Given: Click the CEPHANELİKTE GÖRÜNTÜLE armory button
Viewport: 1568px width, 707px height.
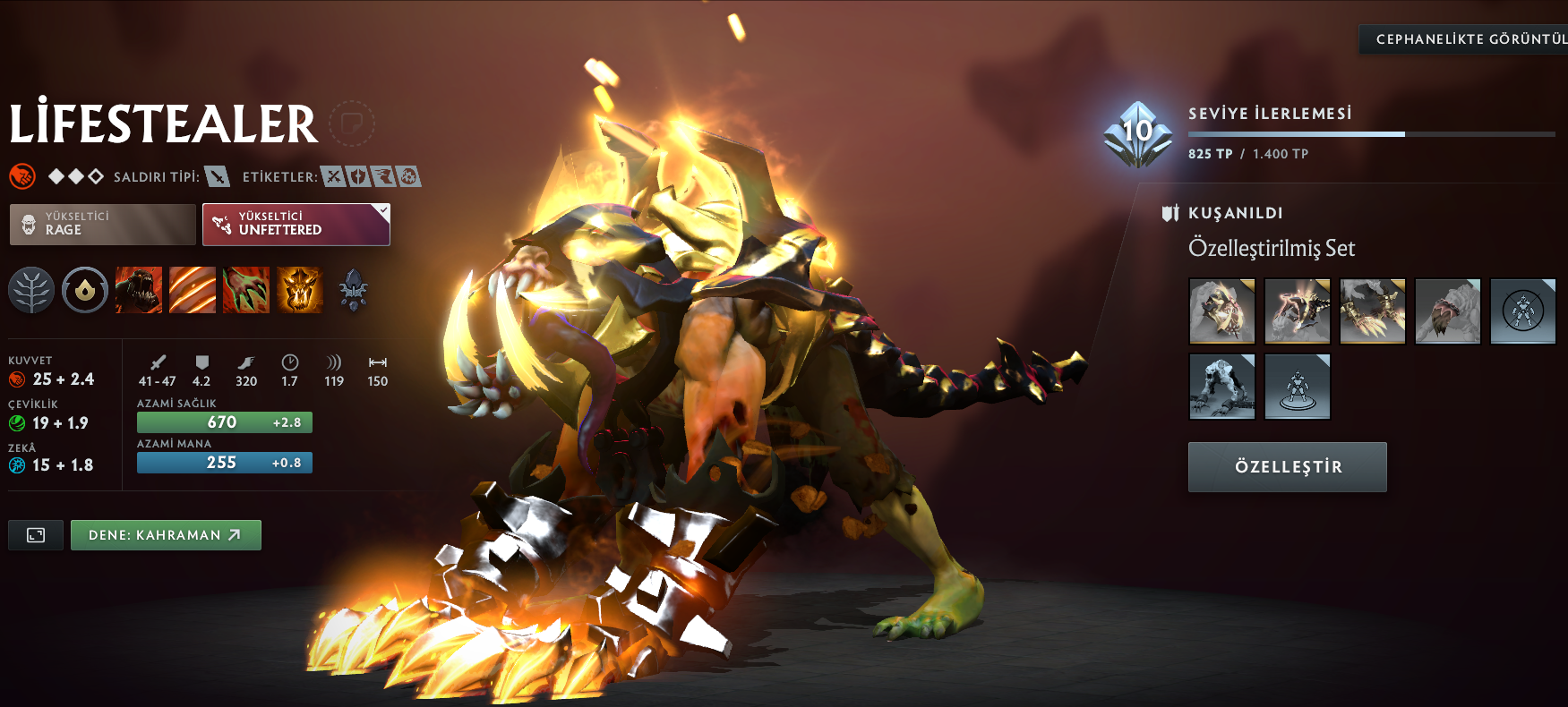Looking at the screenshot, I should click(x=1463, y=39).
